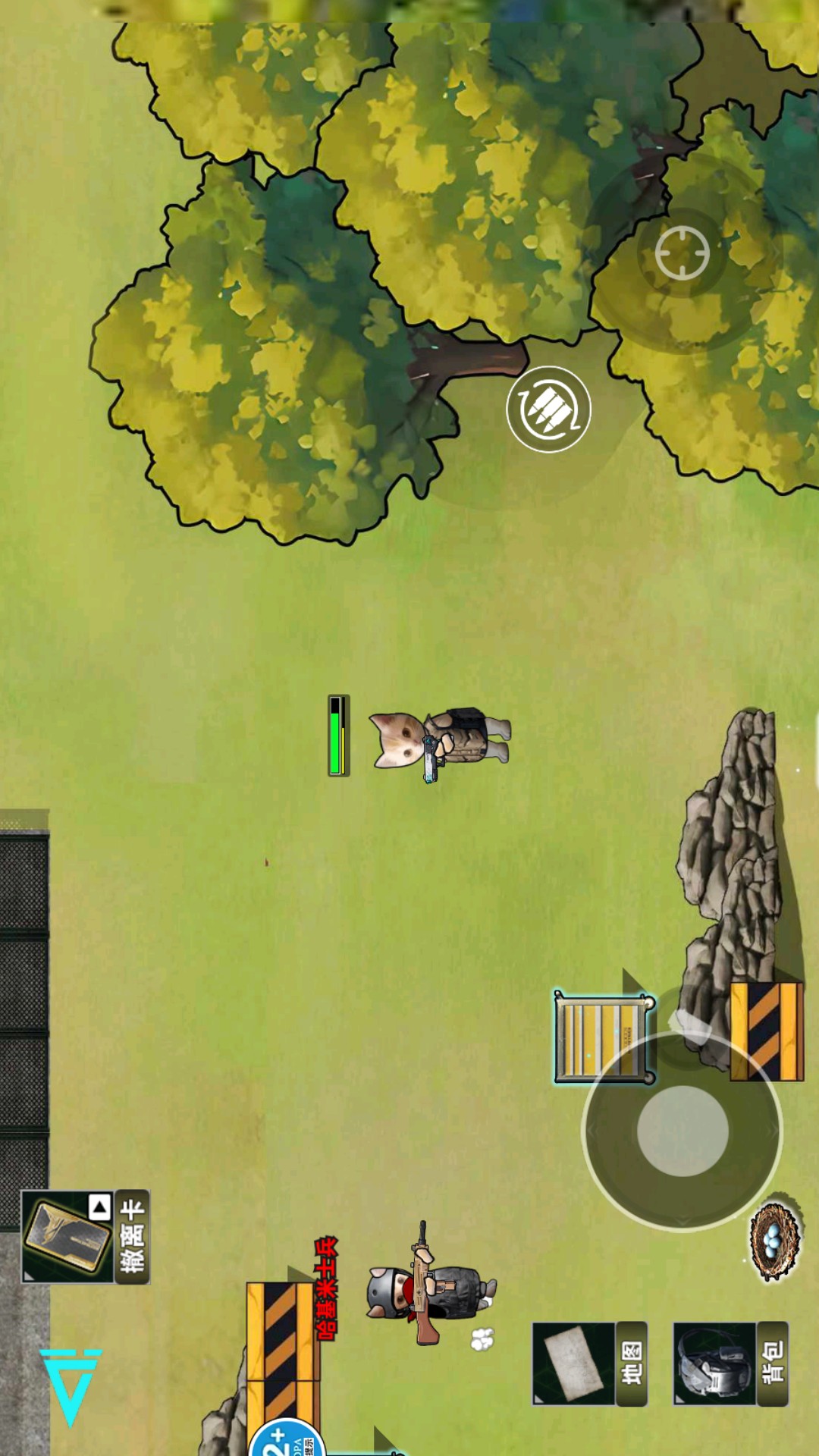Reload ammo with the bullets button
Screen dimensions: 819x1456
click(x=548, y=409)
